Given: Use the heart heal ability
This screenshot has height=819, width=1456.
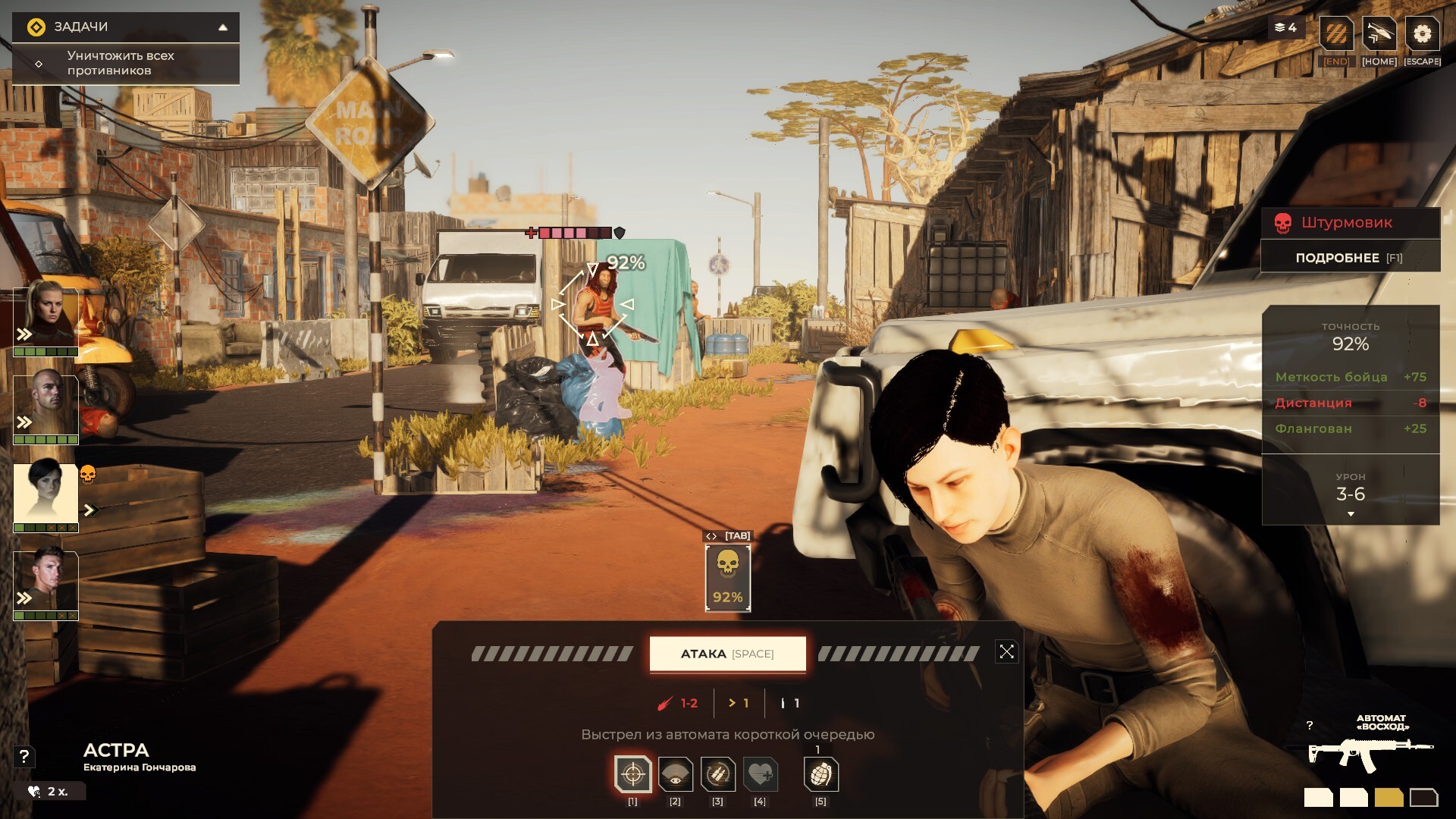Looking at the screenshot, I should [x=760, y=774].
